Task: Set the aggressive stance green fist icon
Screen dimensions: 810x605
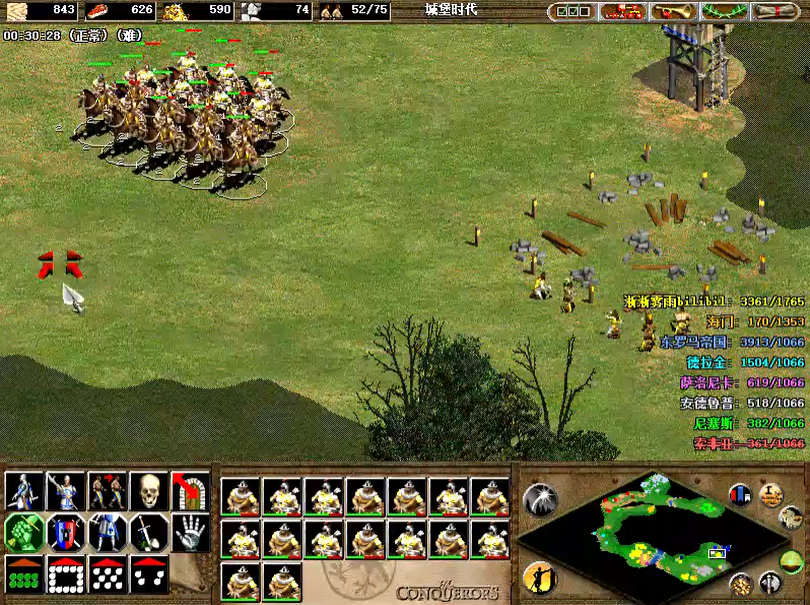Action: (x=23, y=533)
